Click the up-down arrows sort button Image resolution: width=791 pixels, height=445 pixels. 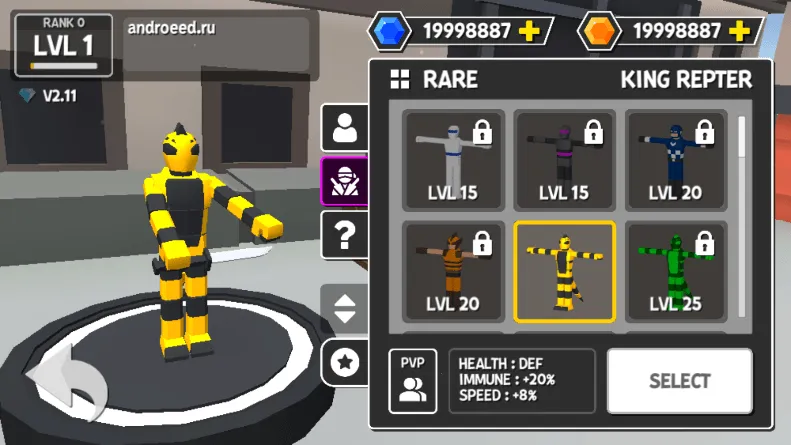(345, 307)
